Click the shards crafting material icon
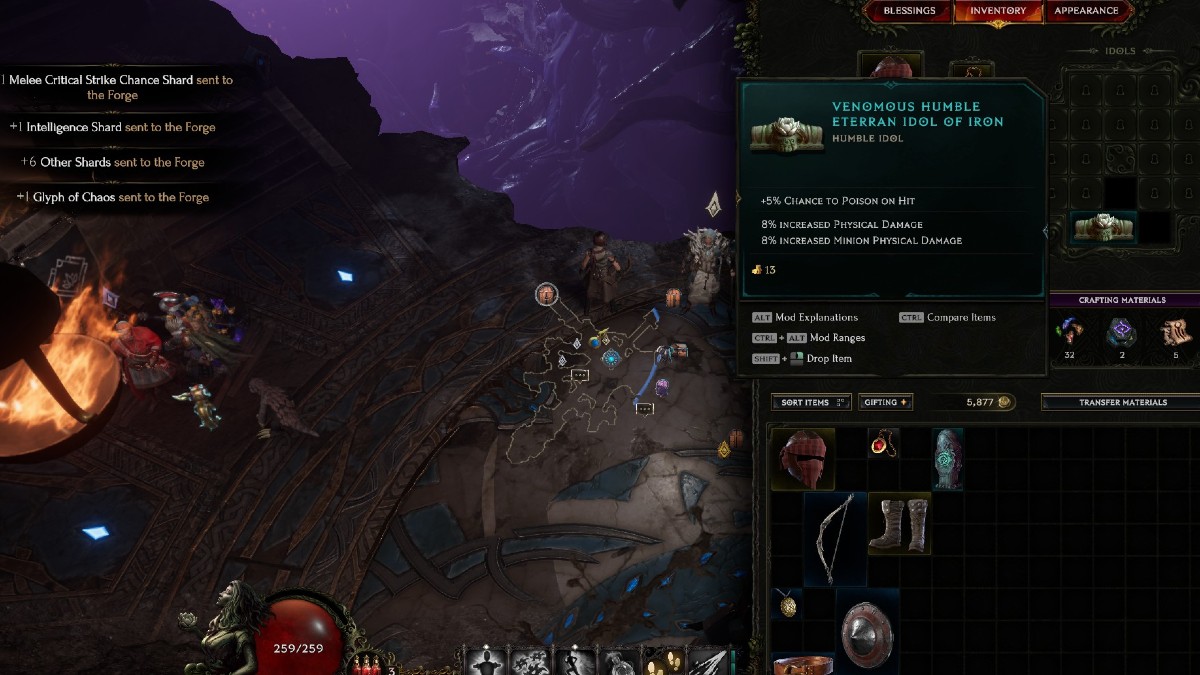This screenshot has width=1200, height=675. [x=1070, y=332]
